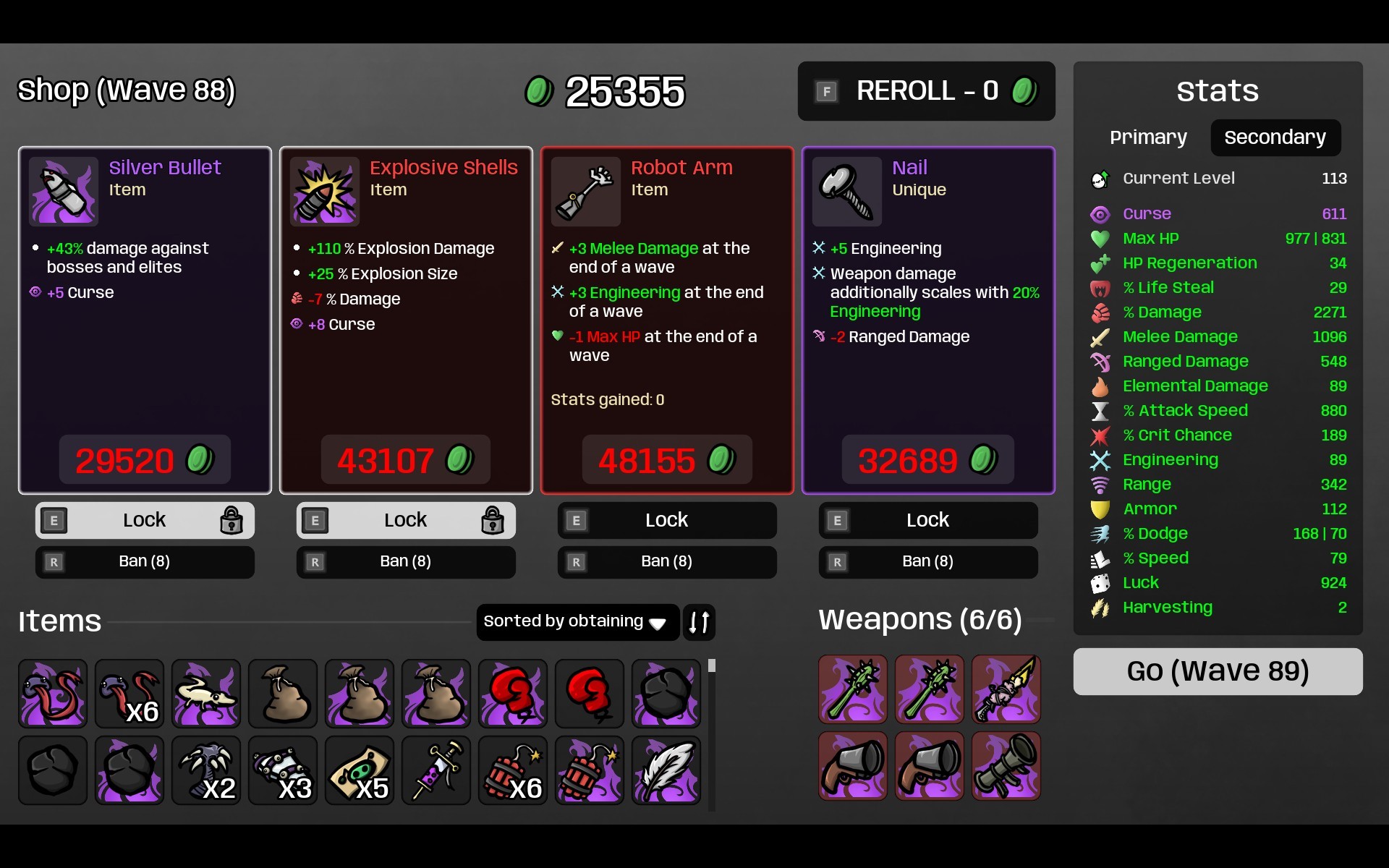Image resolution: width=1389 pixels, height=868 pixels.
Task: Ban the Nail item
Action: pos(927,561)
